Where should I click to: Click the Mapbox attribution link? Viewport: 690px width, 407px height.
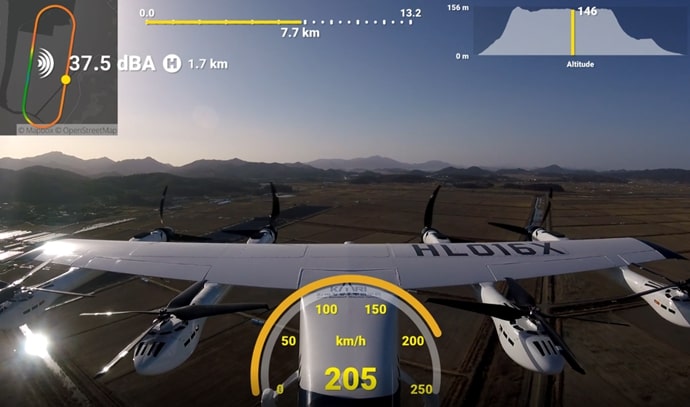[x=37, y=130]
